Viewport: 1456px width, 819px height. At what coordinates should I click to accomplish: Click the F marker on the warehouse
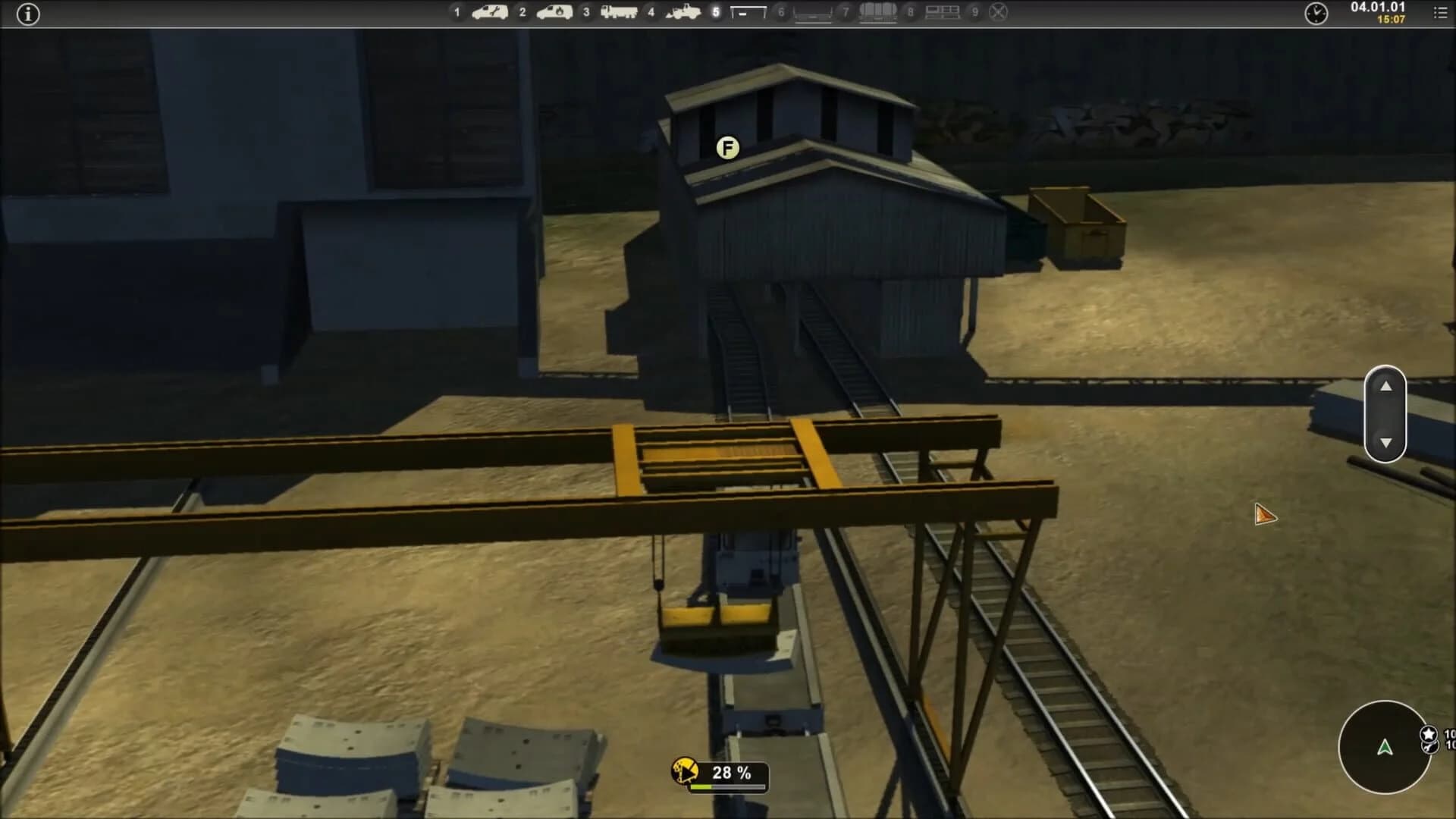(727, 147)
